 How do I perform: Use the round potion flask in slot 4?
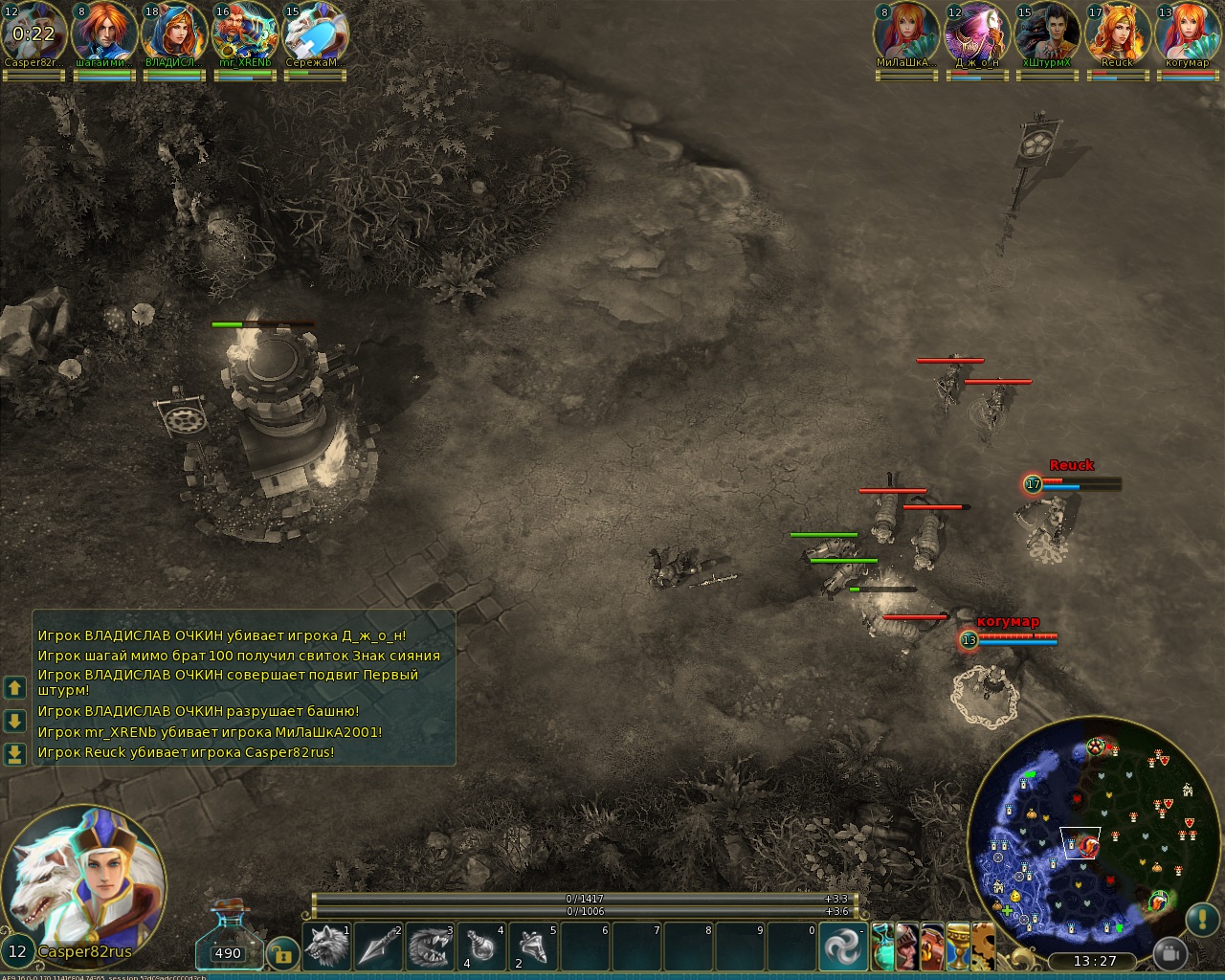coord(481,947)
